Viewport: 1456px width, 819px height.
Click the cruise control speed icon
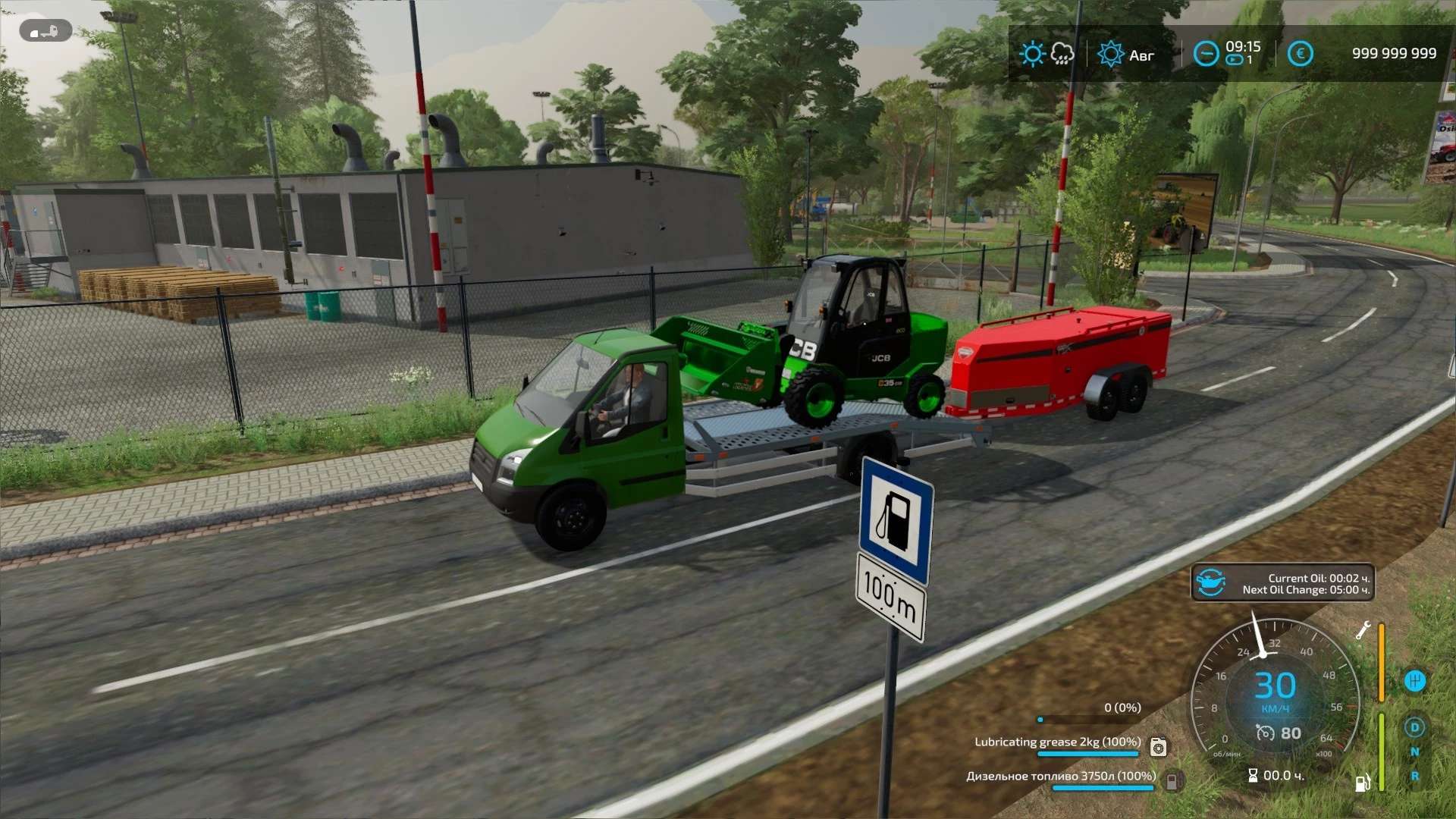pos(1265,733)
